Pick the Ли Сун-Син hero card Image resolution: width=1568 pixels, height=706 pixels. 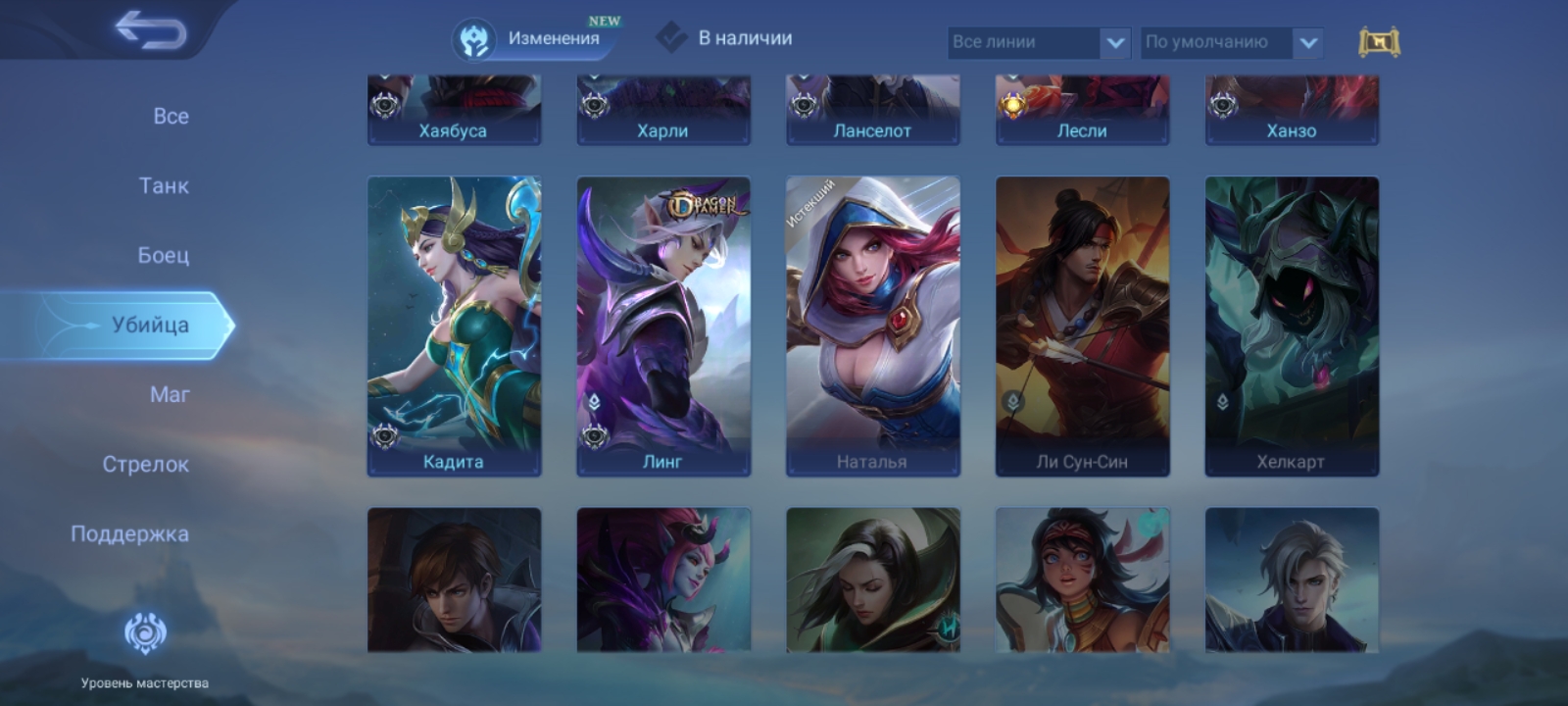pyautogui.click(x=1082, y=326)
